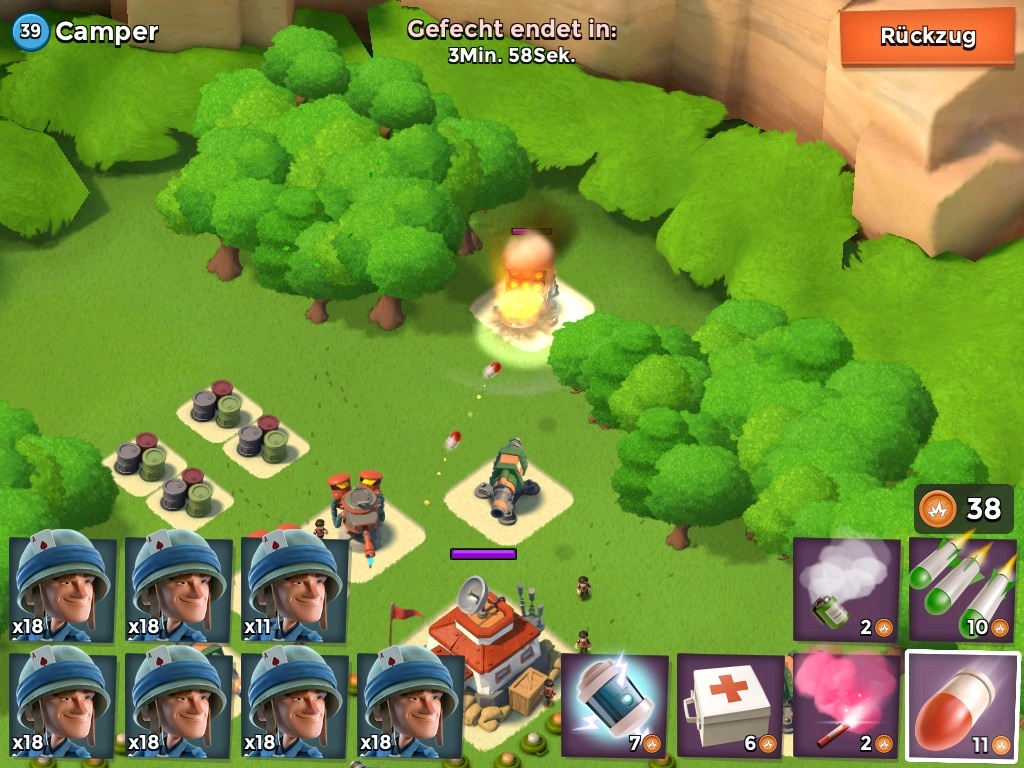Use the pink flare ability
The image size is (1024, 768).
coord(846,705)
